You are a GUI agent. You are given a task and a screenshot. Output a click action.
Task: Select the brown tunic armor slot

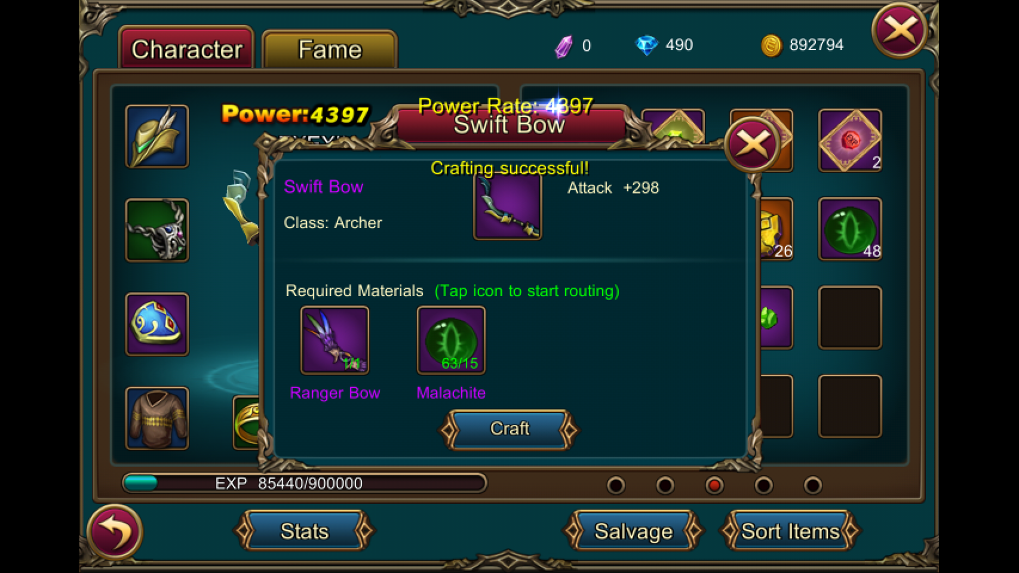(x=157, y=418)
